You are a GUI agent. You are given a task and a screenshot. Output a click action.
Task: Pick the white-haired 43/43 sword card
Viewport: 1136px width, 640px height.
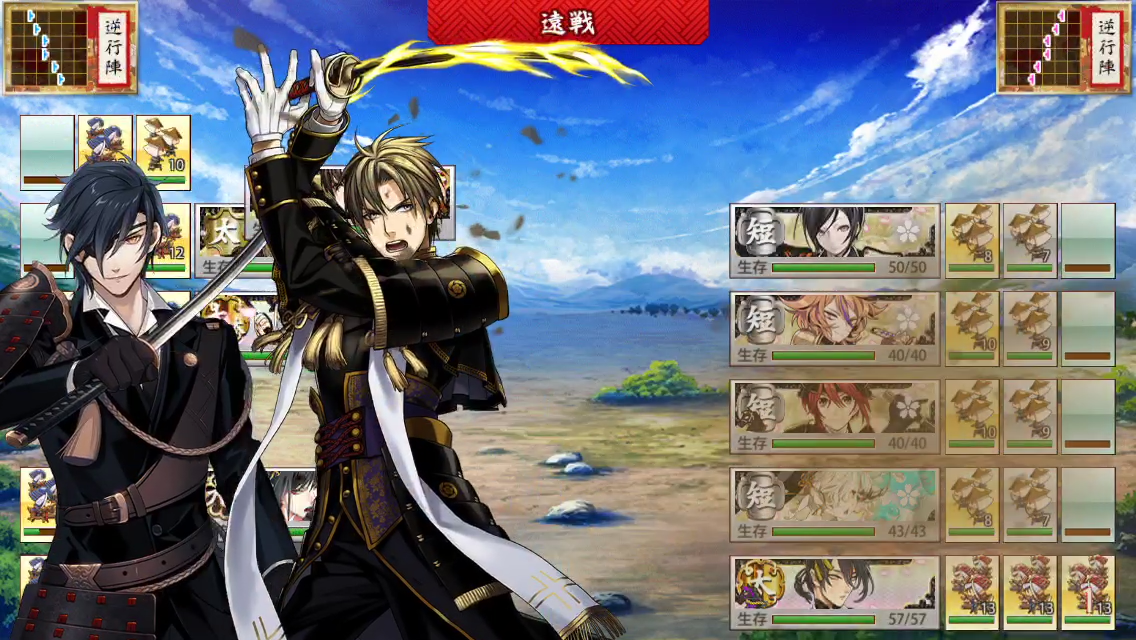[x=835, y=505]
